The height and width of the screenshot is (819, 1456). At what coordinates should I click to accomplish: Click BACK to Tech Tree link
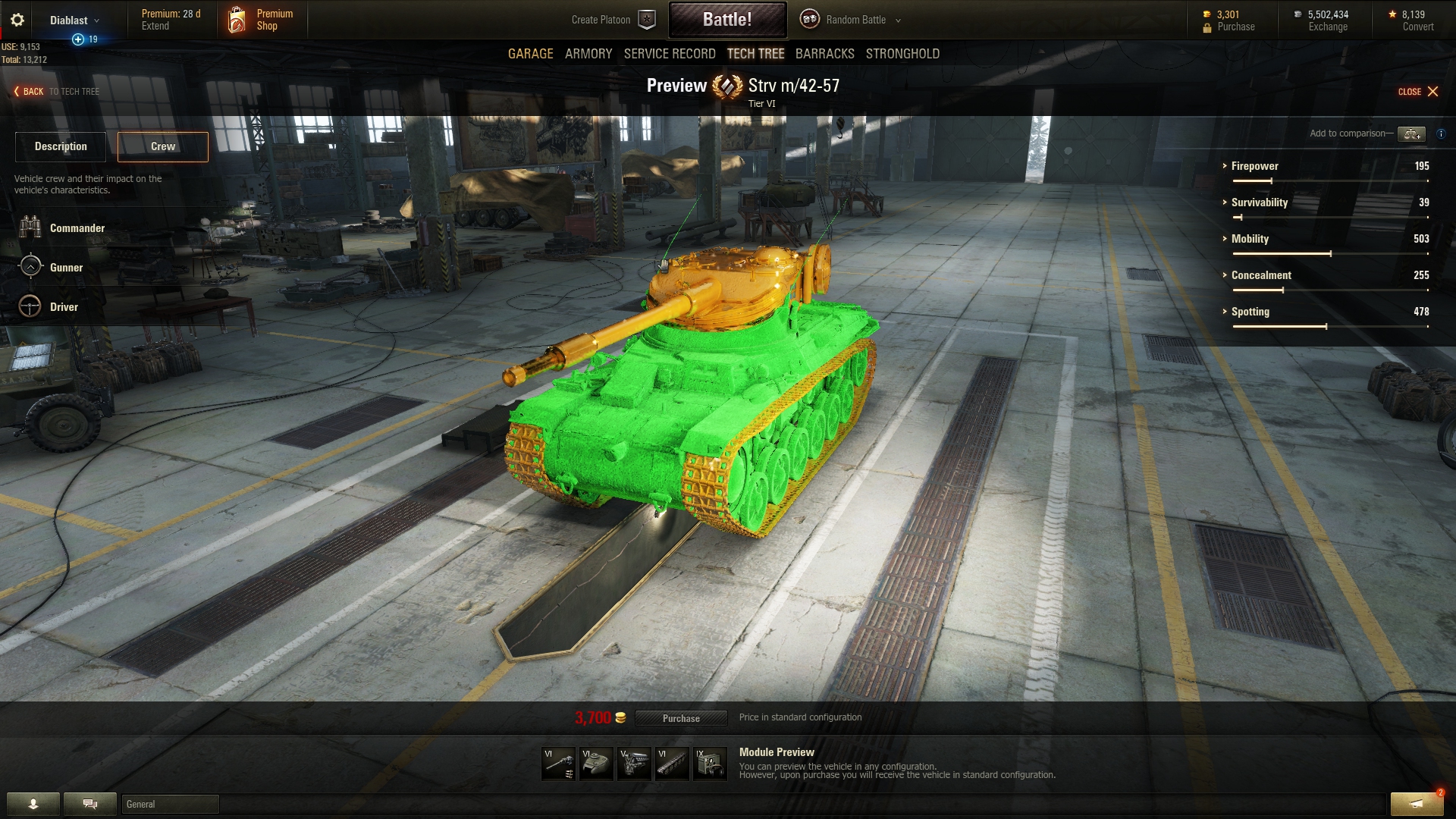click(33, 91)
